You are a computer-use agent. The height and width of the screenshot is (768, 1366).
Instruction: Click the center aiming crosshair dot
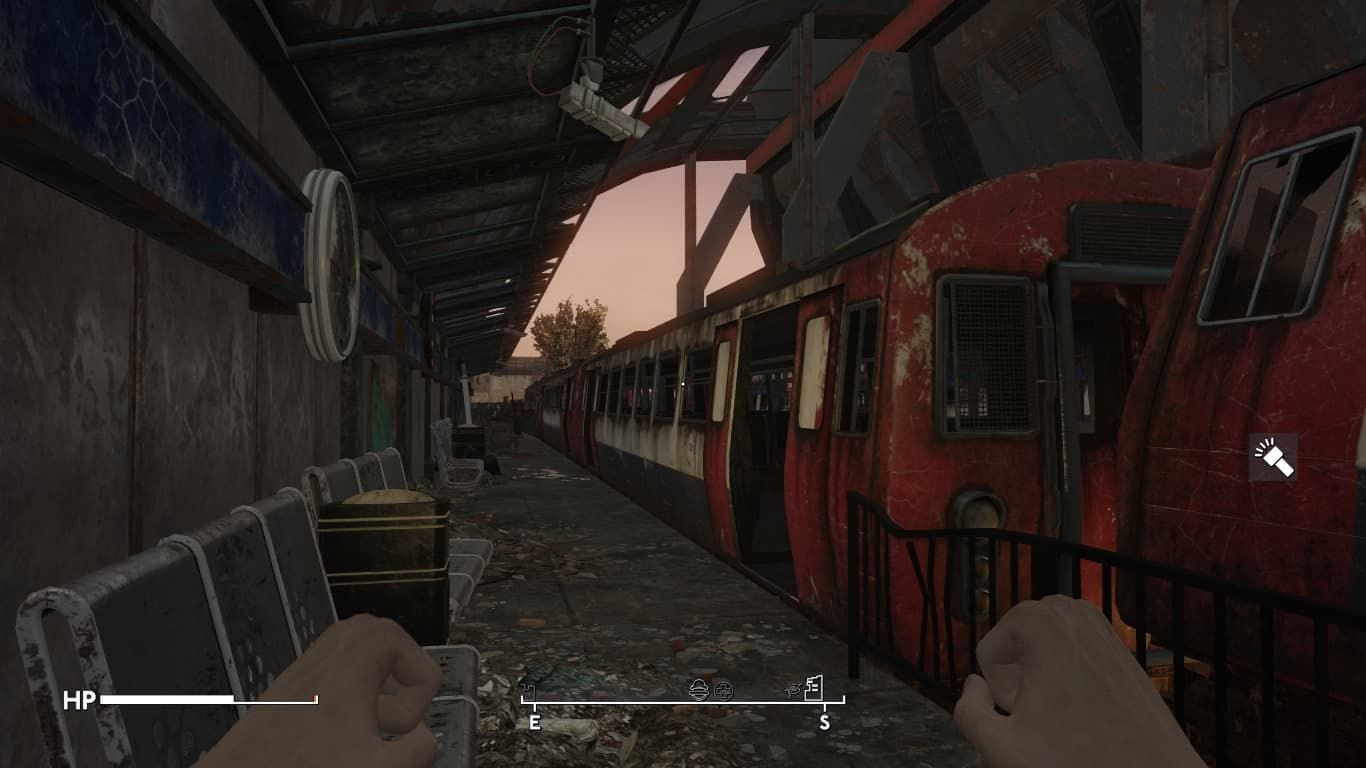click(683, 384)
